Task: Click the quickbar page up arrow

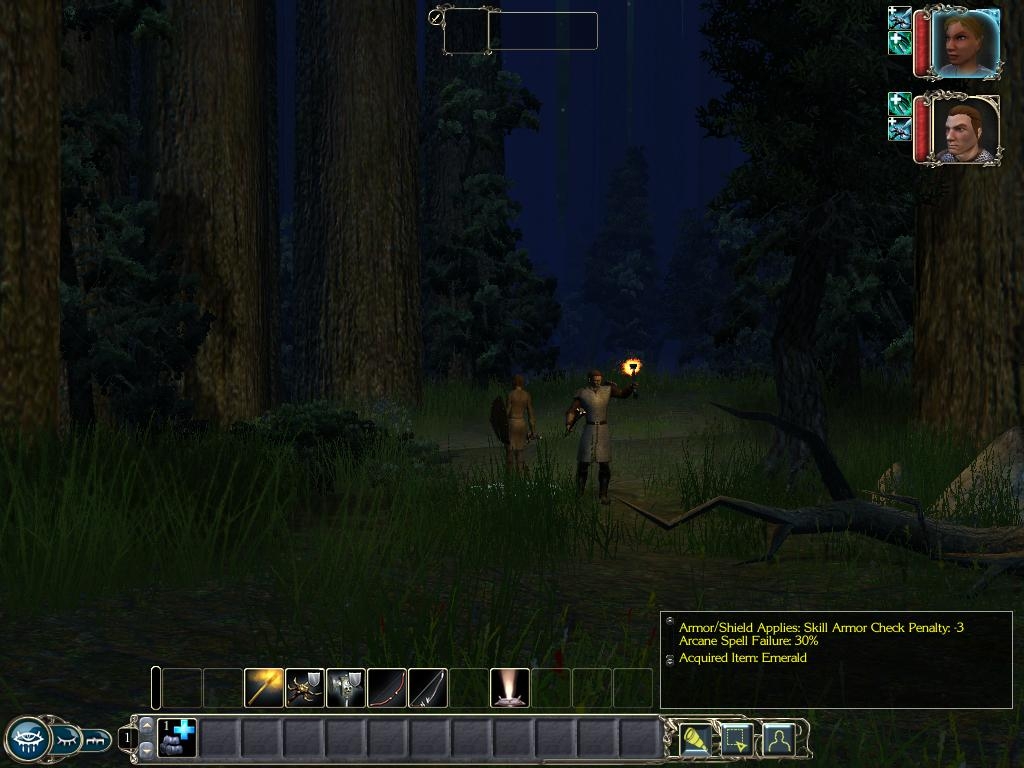Action: click(146, 726)
